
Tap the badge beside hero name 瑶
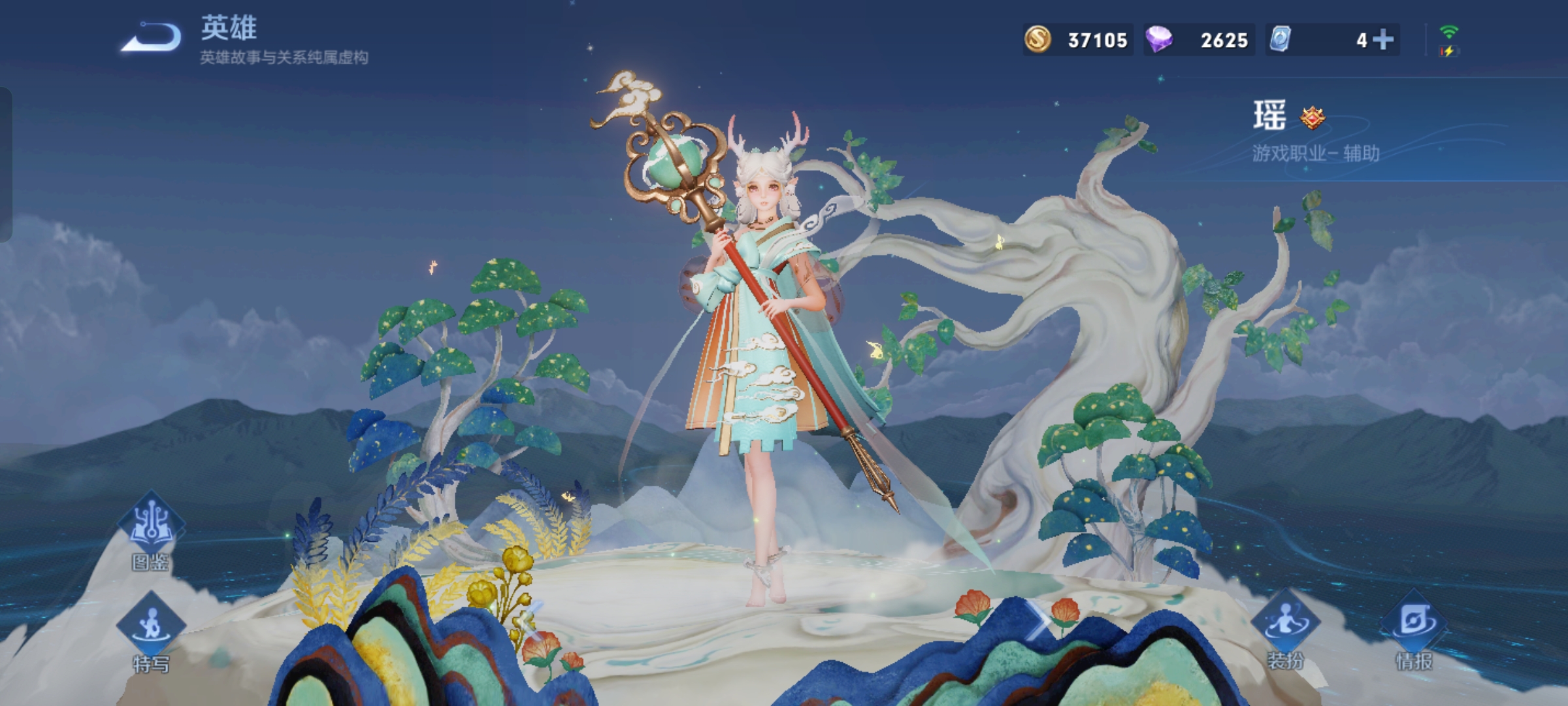tap(1312, 118)
